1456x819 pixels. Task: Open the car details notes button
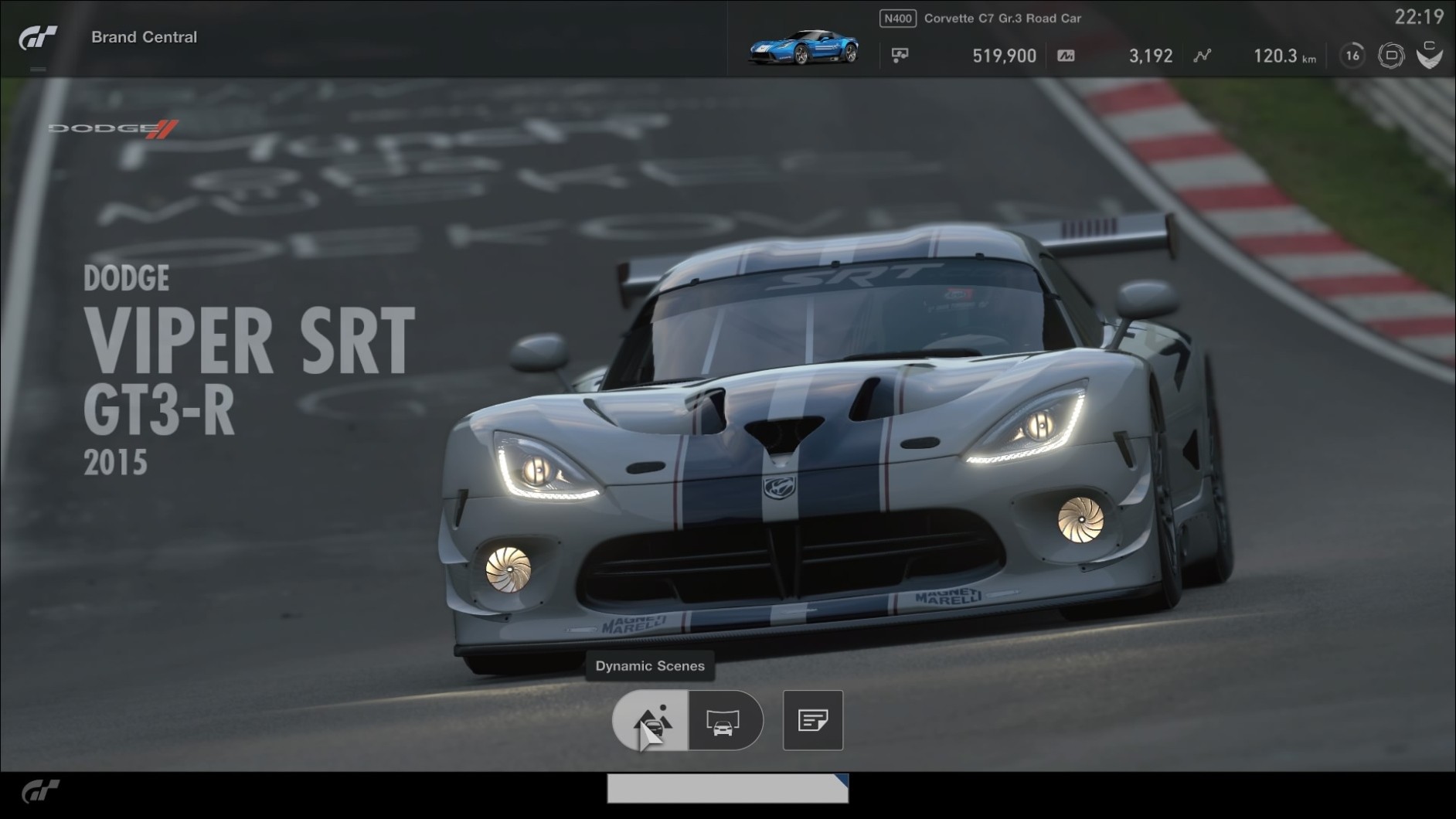pos(812,721)
